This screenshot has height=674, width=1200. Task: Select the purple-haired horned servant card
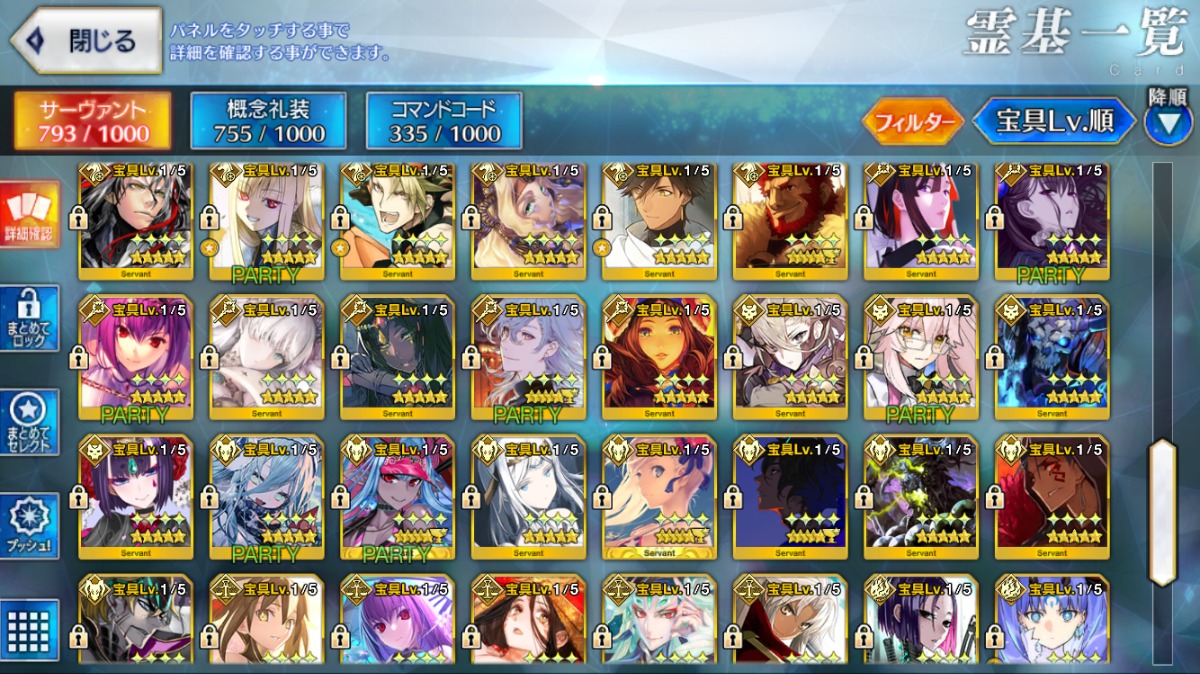point(135,497)
